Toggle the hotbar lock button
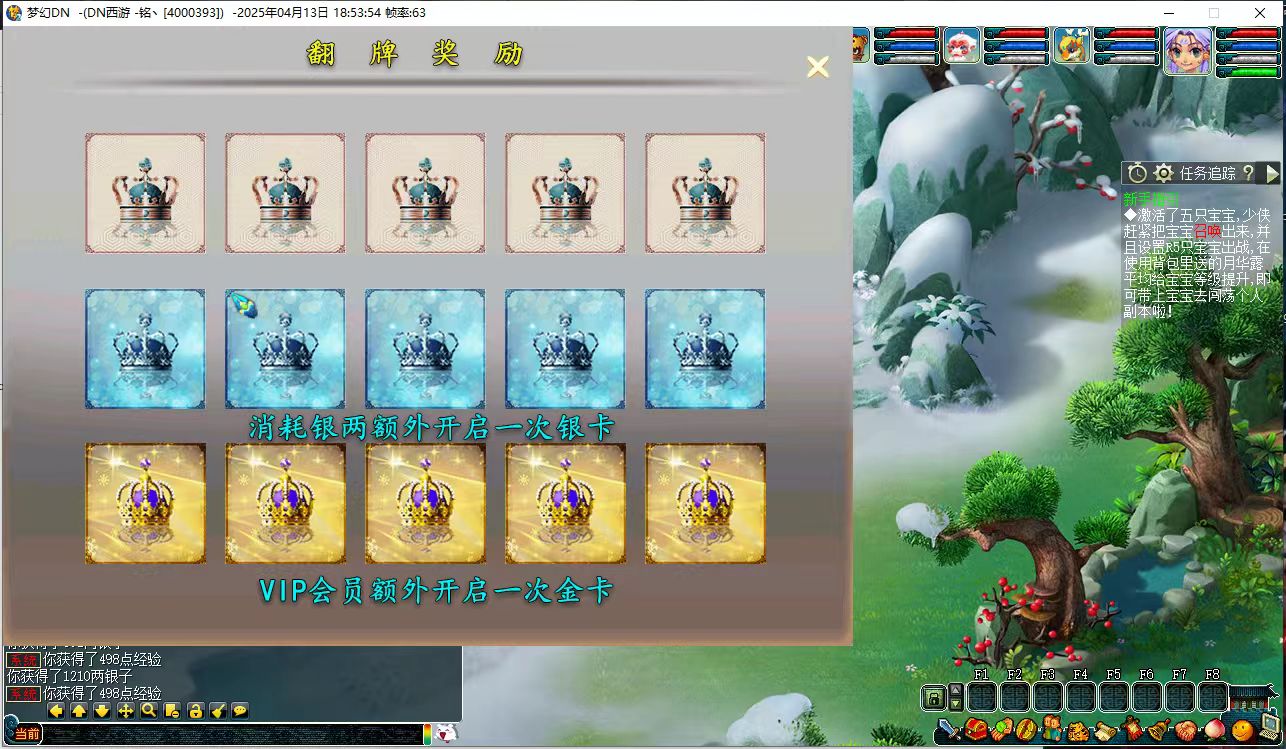 934,697
